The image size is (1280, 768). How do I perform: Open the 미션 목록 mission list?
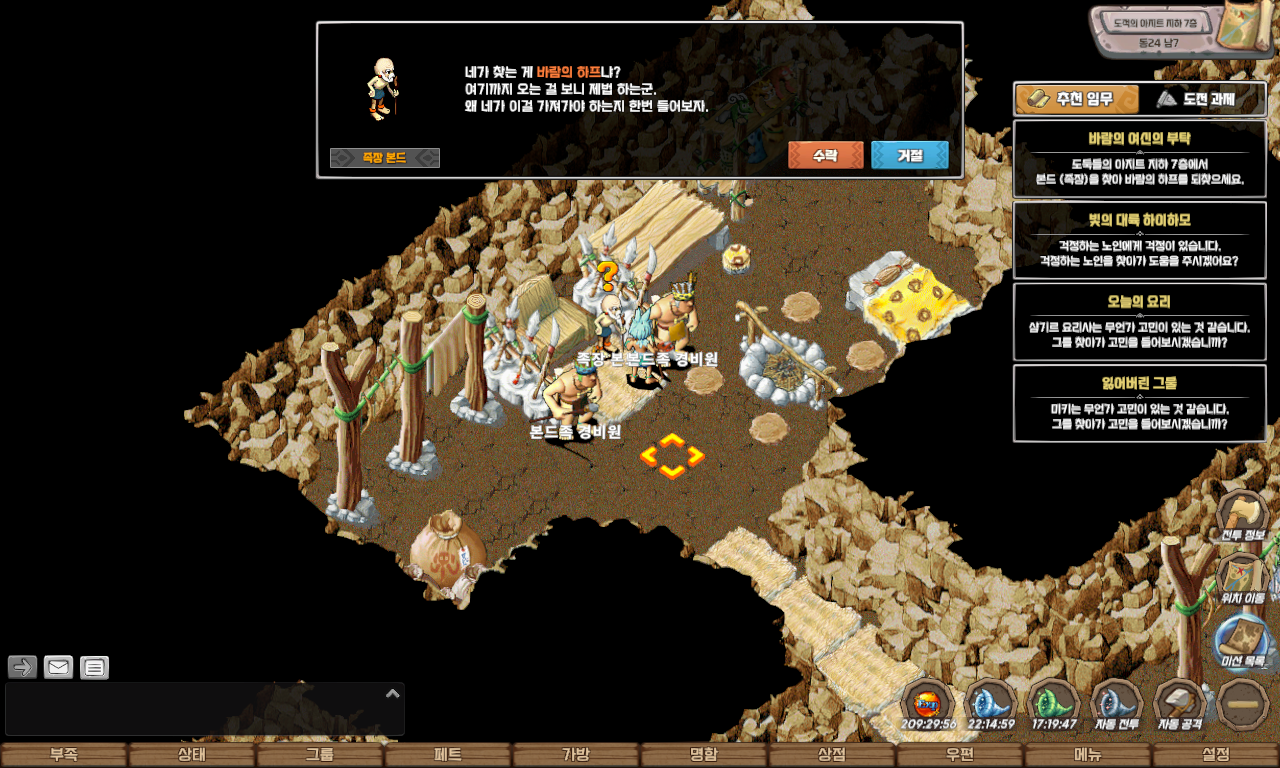1242,641
